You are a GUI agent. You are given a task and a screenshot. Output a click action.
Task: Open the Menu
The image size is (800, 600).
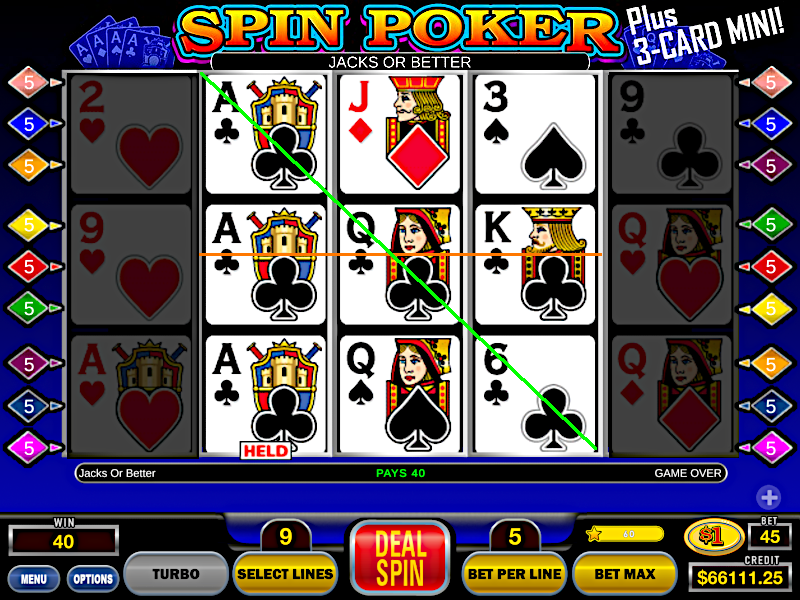pyautogui.click(x=33, y=578)
